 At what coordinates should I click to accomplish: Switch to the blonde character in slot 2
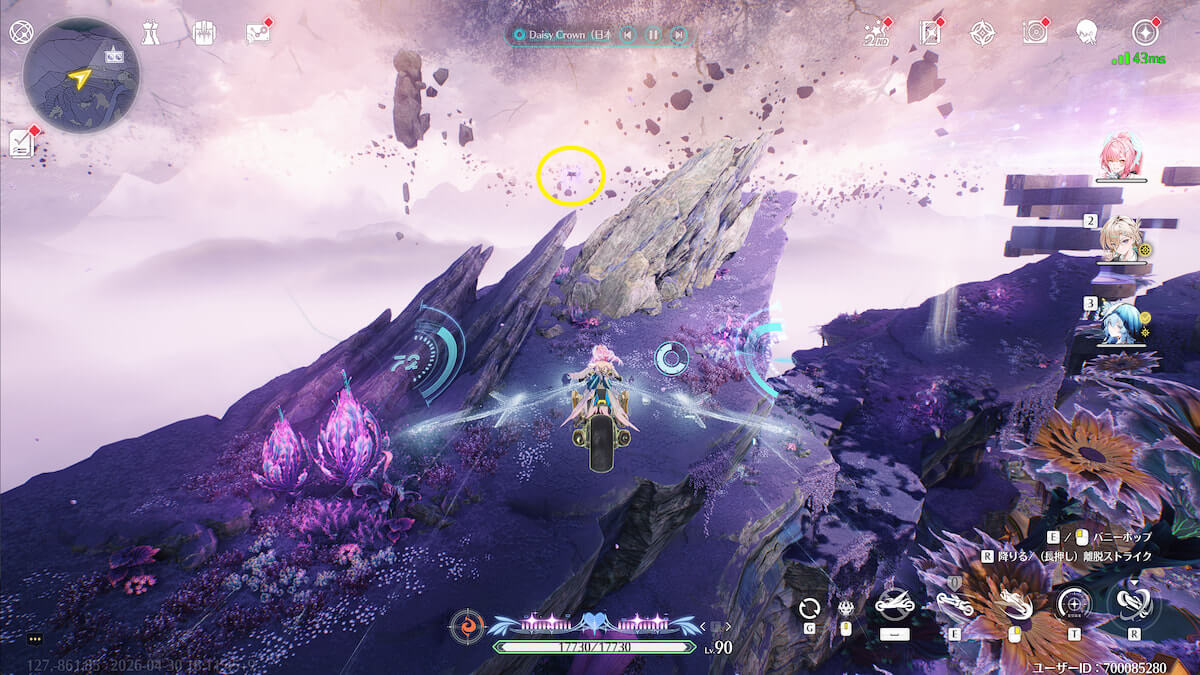1121,240
